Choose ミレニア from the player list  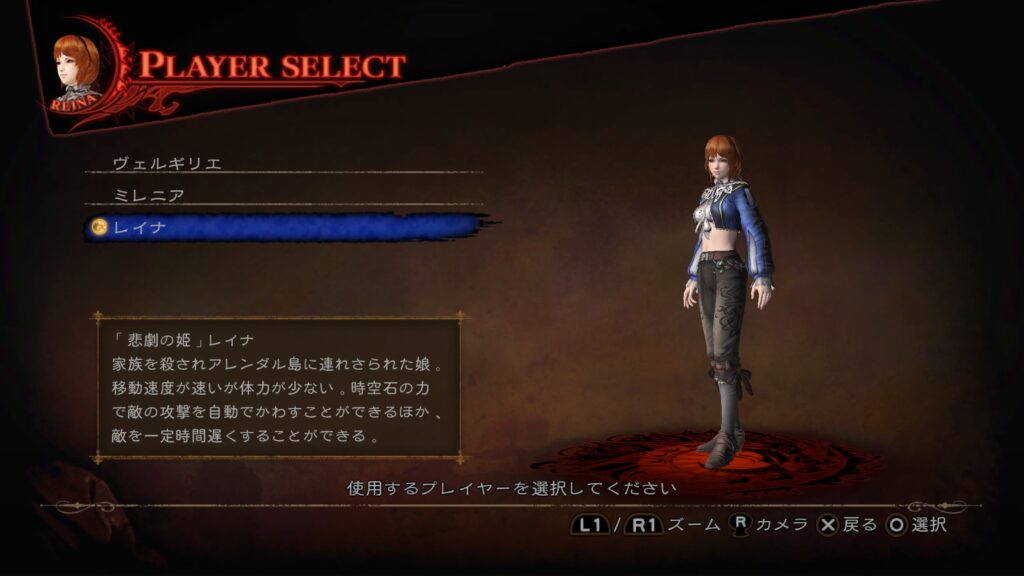coord(148,195)
